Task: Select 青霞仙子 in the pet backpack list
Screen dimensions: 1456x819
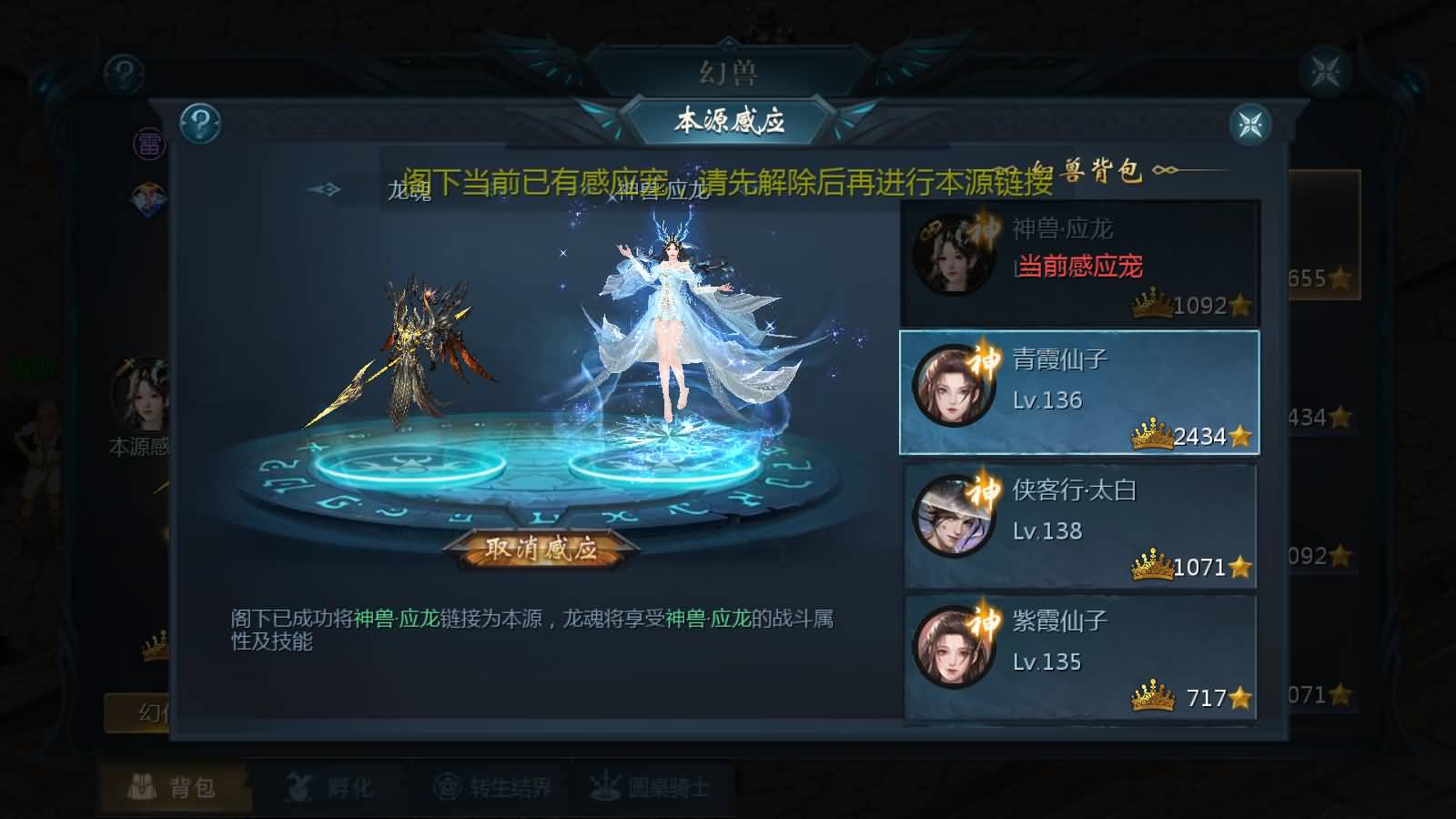Action: pos(1078,391)
